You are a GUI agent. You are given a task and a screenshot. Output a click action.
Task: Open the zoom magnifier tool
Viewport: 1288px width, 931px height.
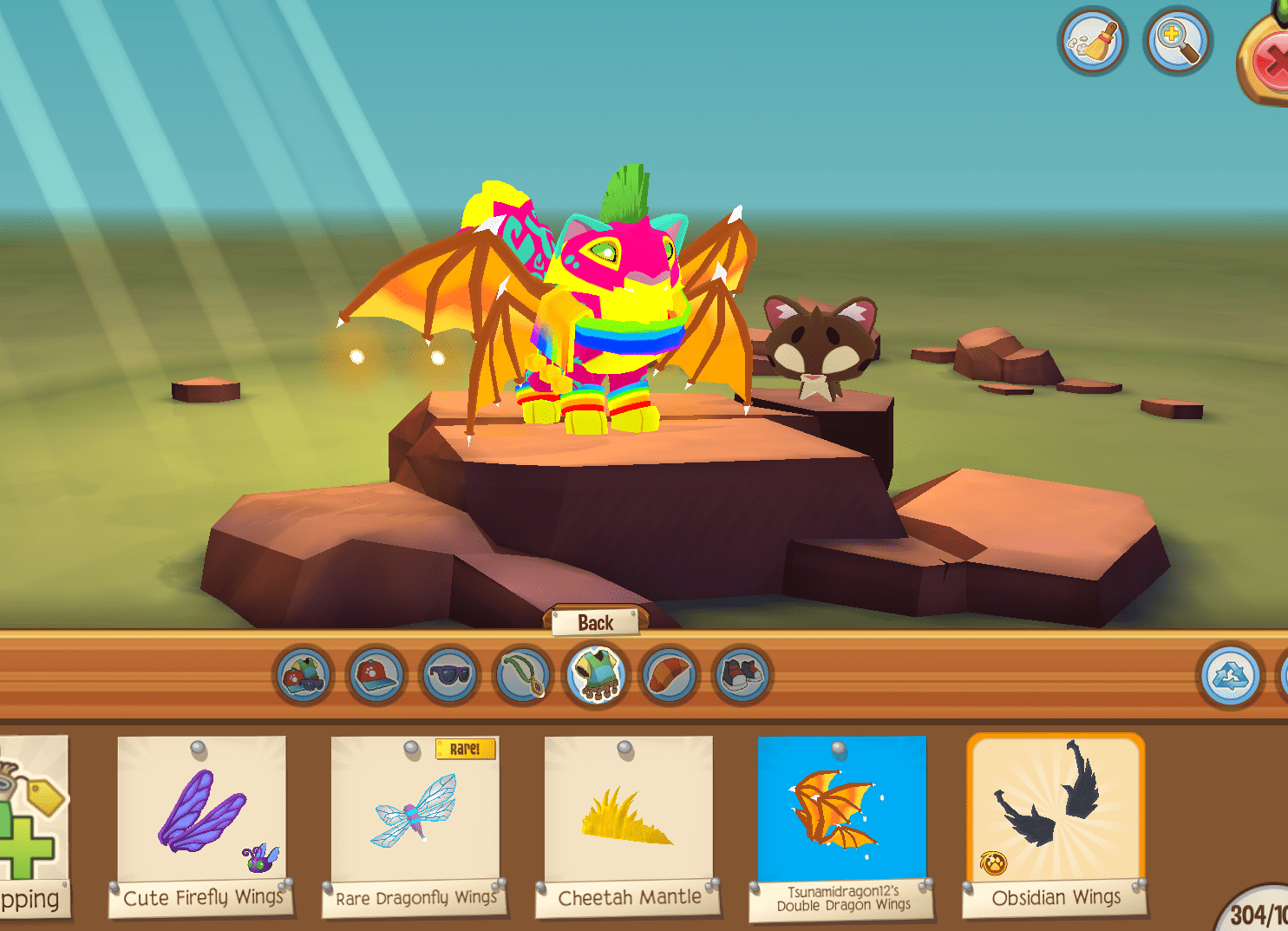point(1176,41)
